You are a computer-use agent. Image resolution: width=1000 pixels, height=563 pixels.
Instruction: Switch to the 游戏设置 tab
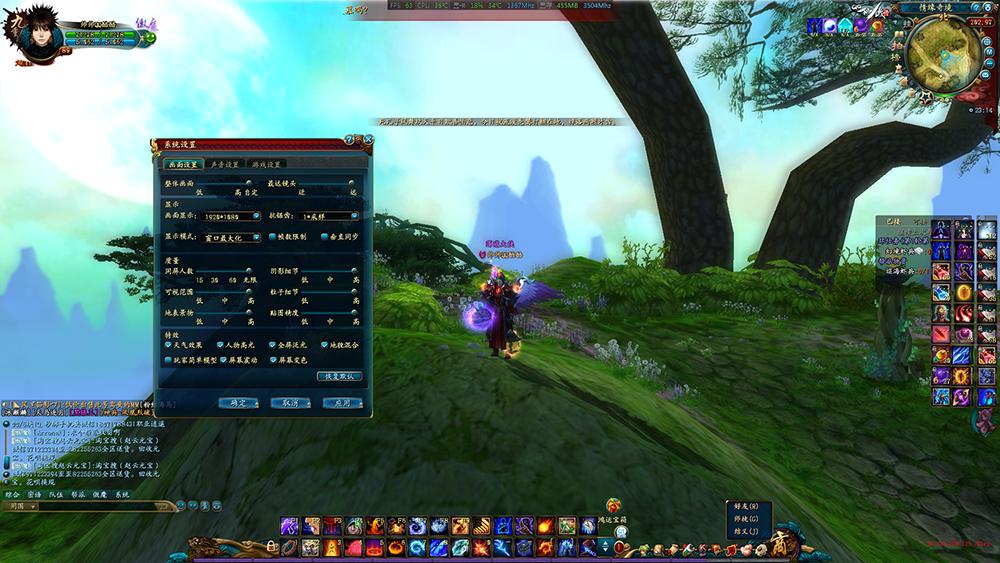pyautogui.click(x=267, y=164)
